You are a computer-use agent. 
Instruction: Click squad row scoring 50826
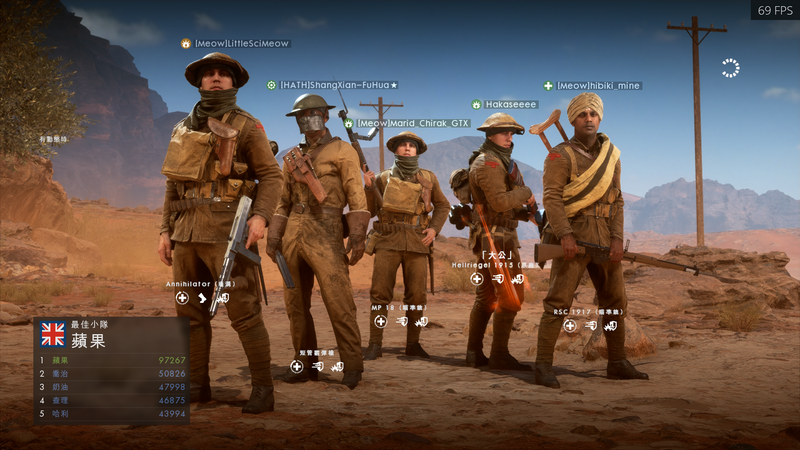[x=112, y=373]
